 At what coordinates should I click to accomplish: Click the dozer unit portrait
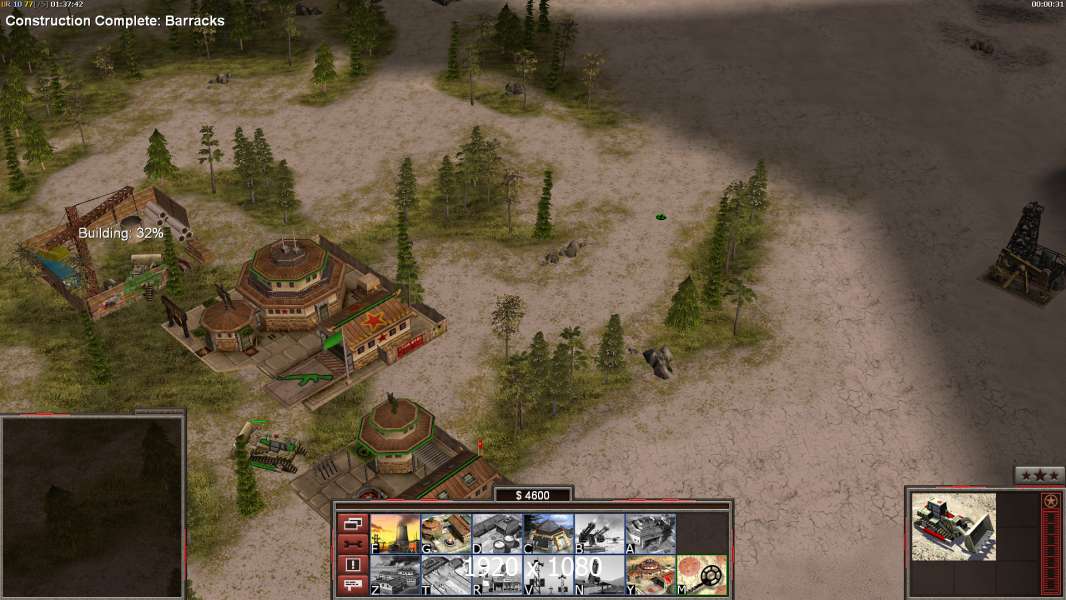(953, 526)
